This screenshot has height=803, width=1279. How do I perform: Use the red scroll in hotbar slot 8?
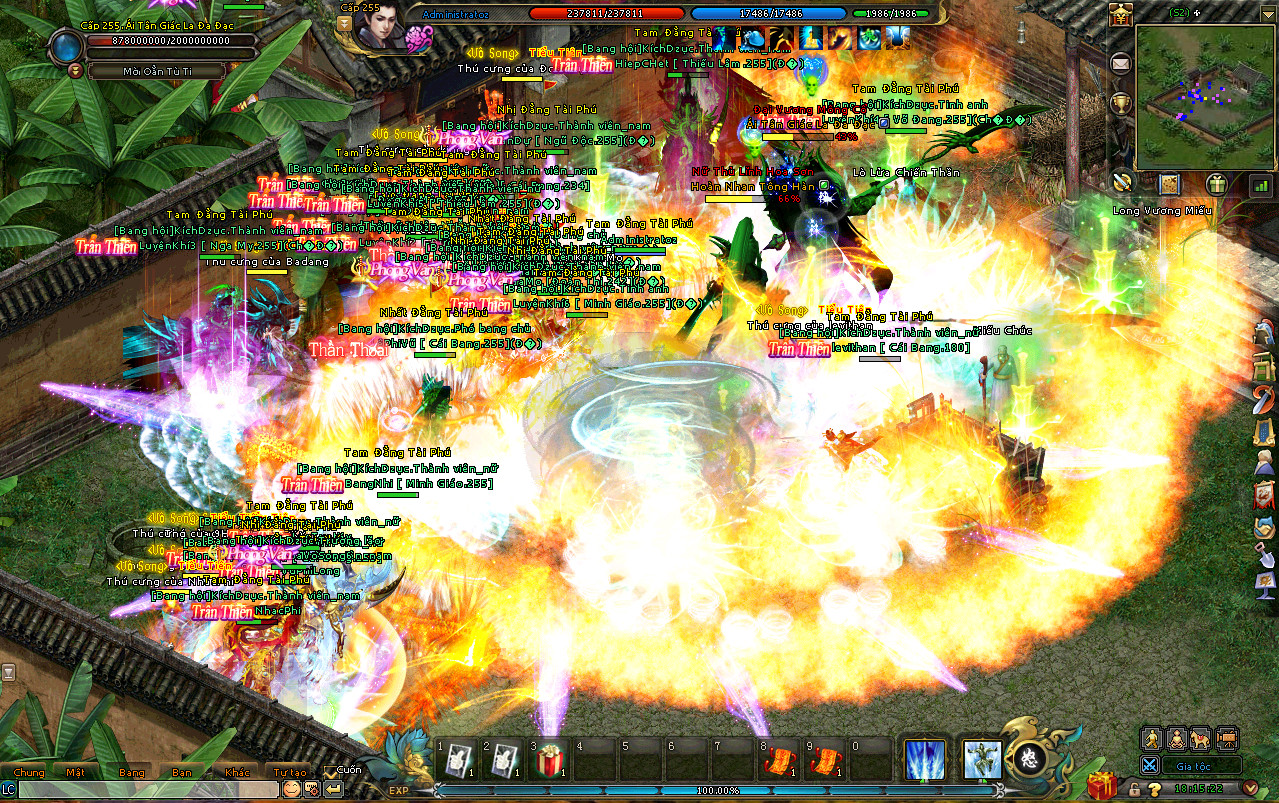coord(780,762)
